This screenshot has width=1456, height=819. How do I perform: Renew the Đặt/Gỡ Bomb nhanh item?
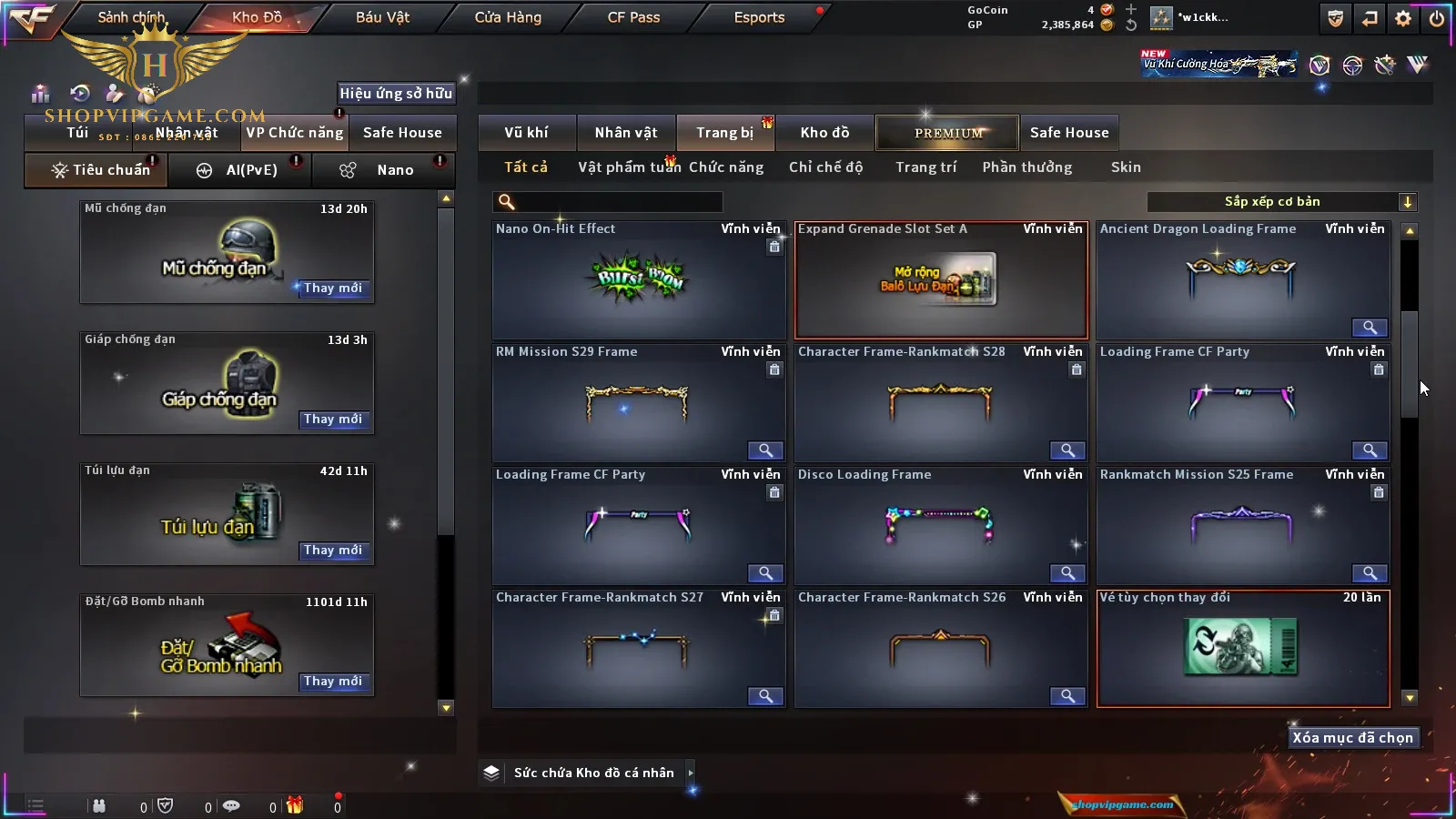point(333,682)
